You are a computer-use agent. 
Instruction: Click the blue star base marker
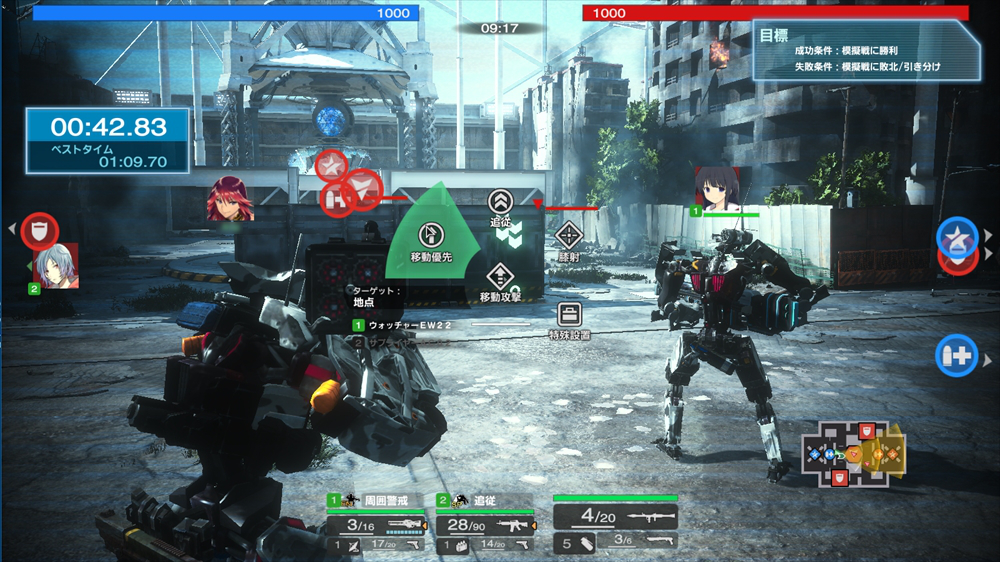pyautogui.click(x=957, y=236)
